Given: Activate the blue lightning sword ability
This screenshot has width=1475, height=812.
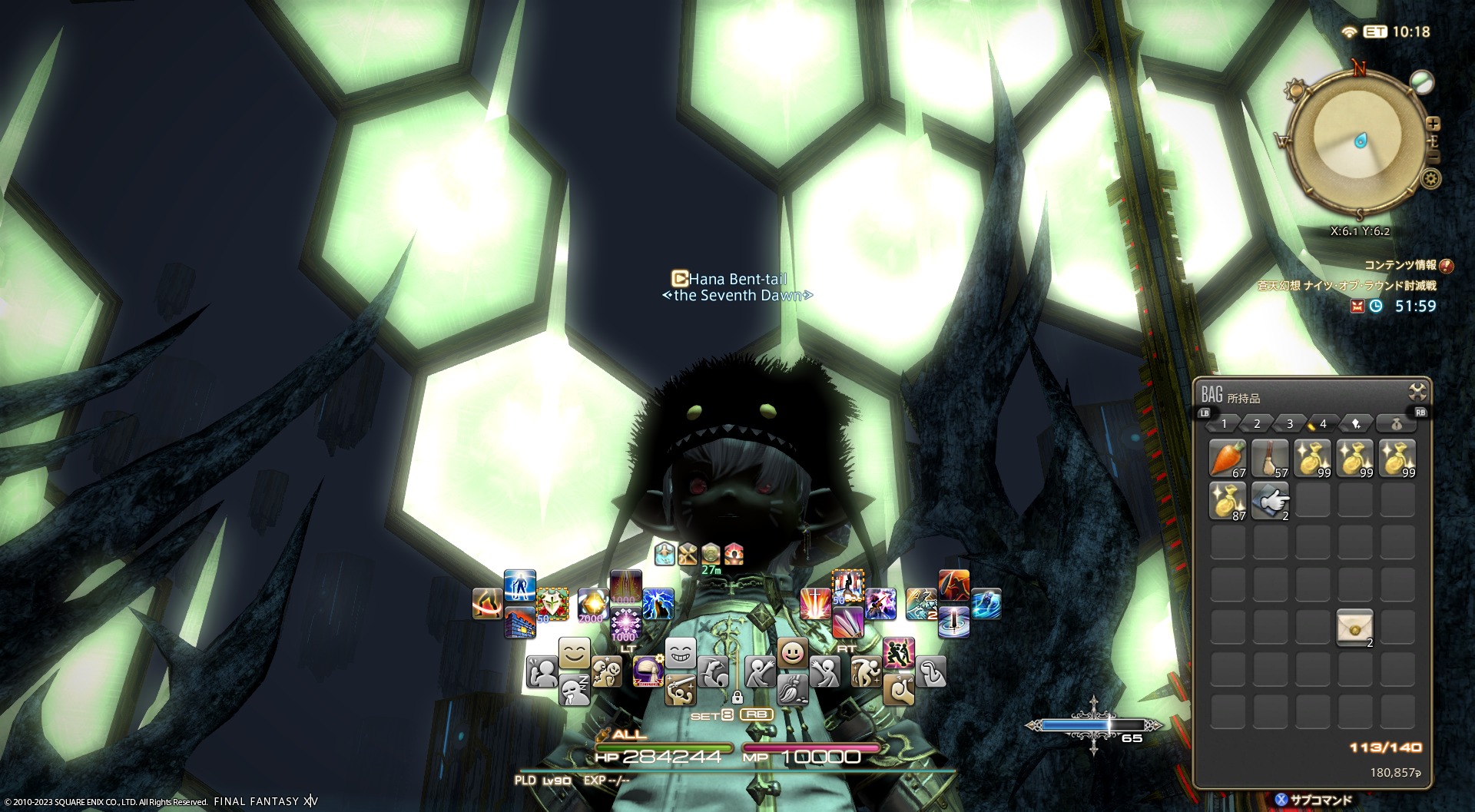Looking at the screenshot, I should 658,604.
